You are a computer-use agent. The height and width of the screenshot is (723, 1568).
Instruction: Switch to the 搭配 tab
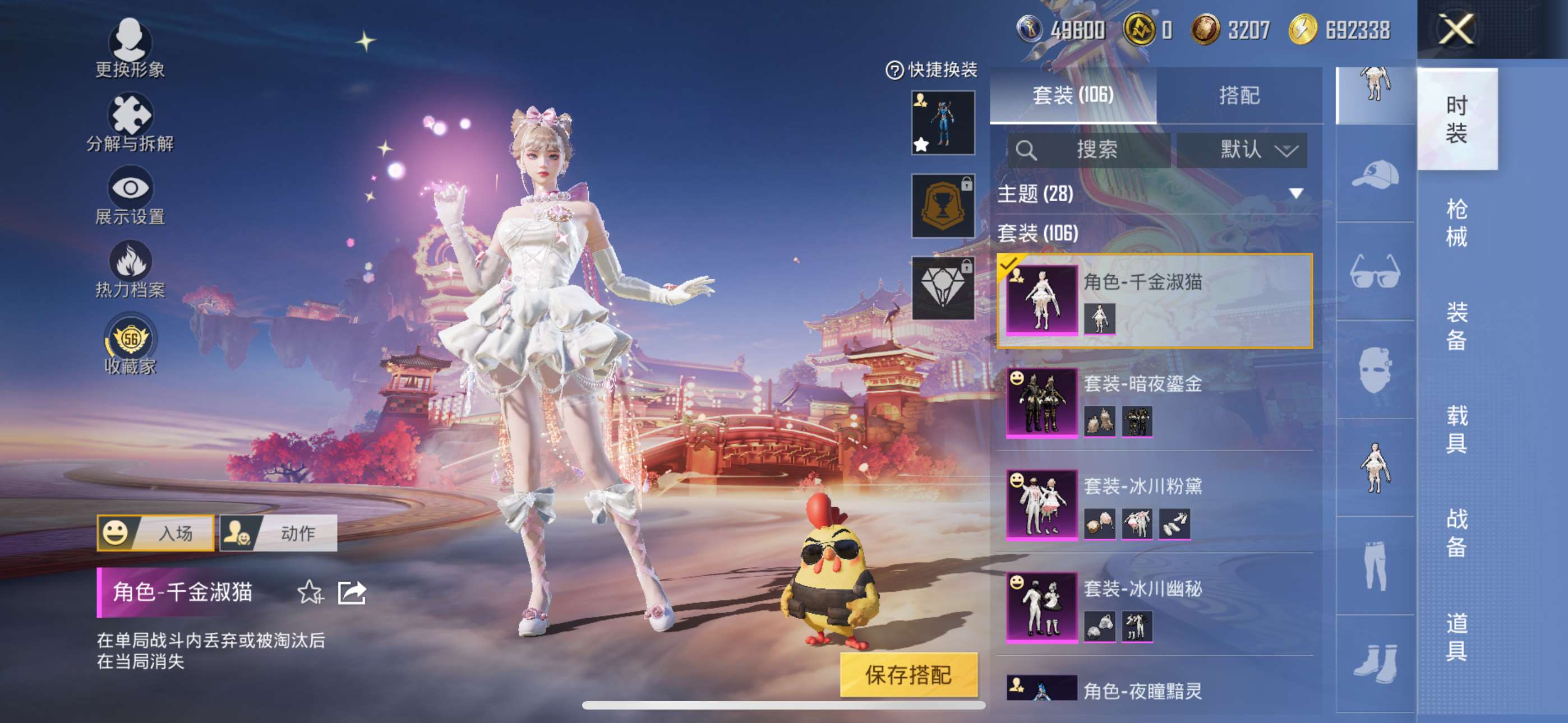pos(1239,95)
